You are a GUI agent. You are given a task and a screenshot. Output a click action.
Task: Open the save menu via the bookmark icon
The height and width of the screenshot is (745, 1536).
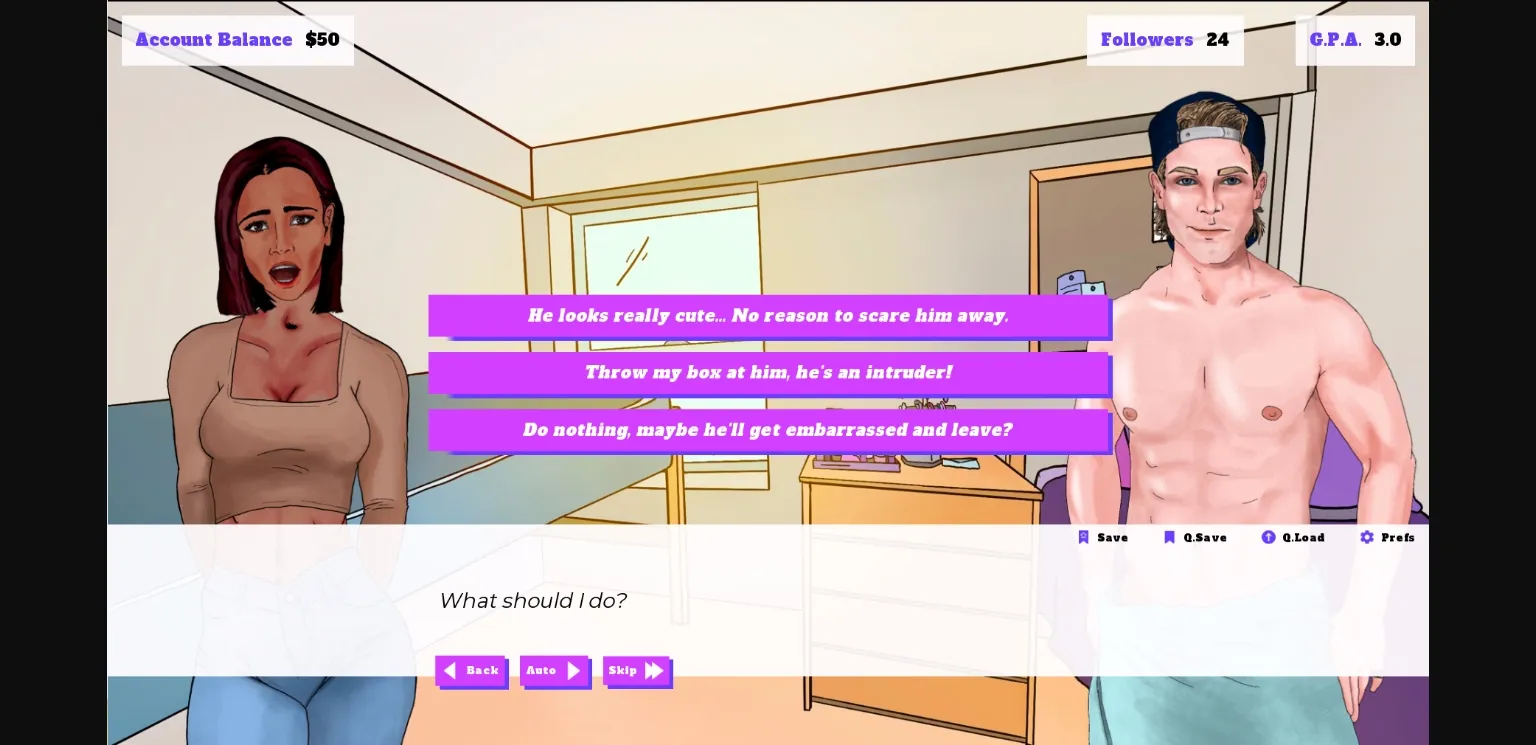point(1084,537)
